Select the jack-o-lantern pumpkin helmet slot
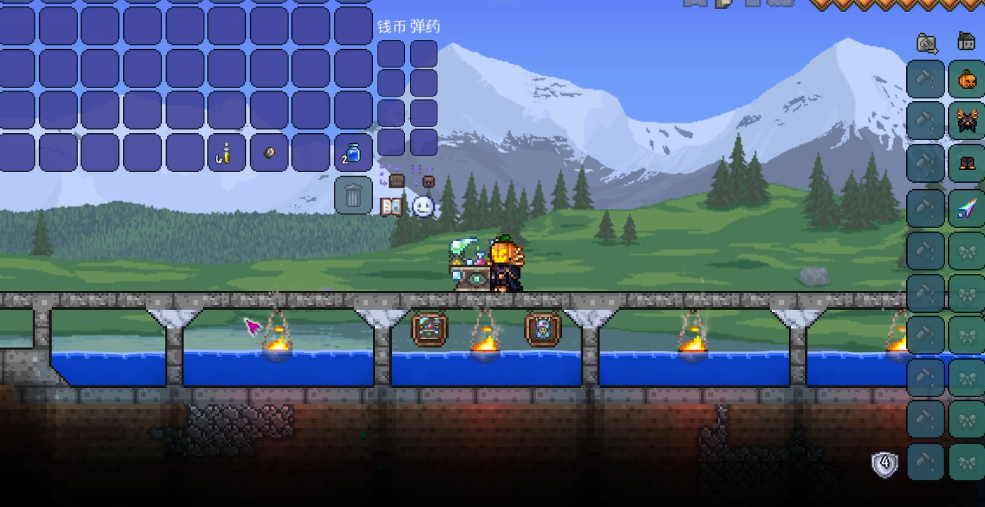The height and width of the screenshot is (507, 985). [x=967, y=79]
